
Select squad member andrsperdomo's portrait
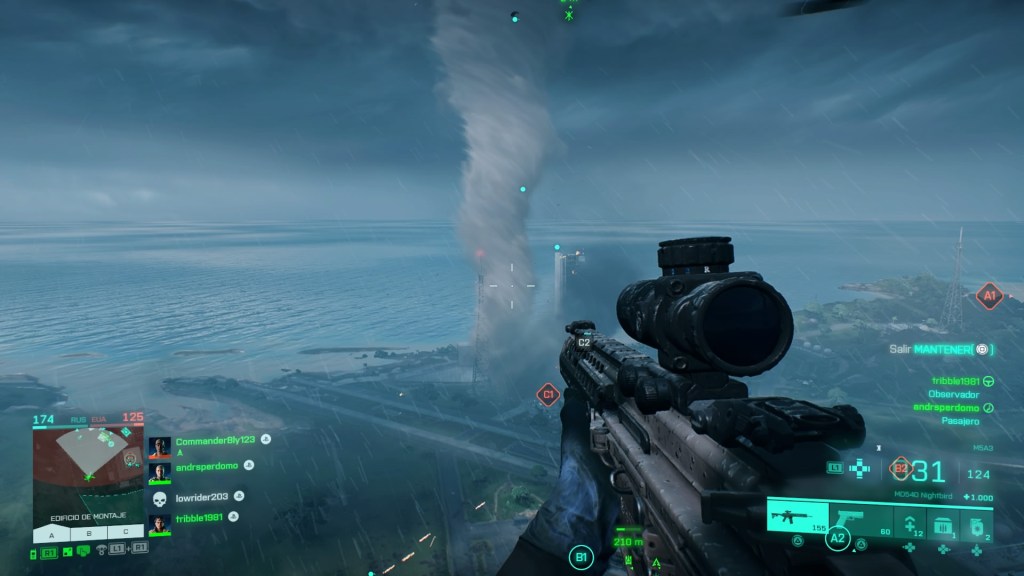pos(160,472)
